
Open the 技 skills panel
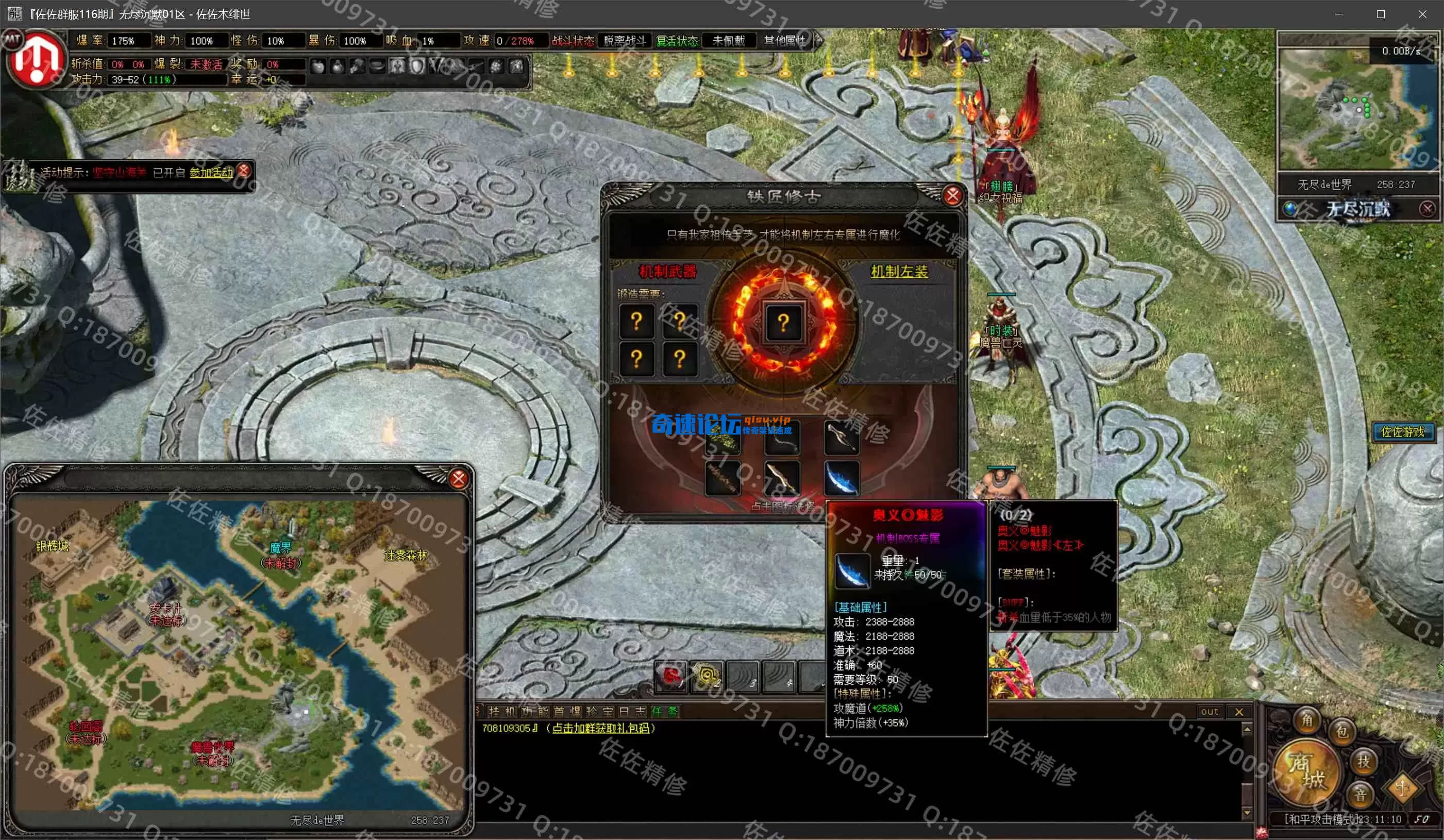[1363, 762]
